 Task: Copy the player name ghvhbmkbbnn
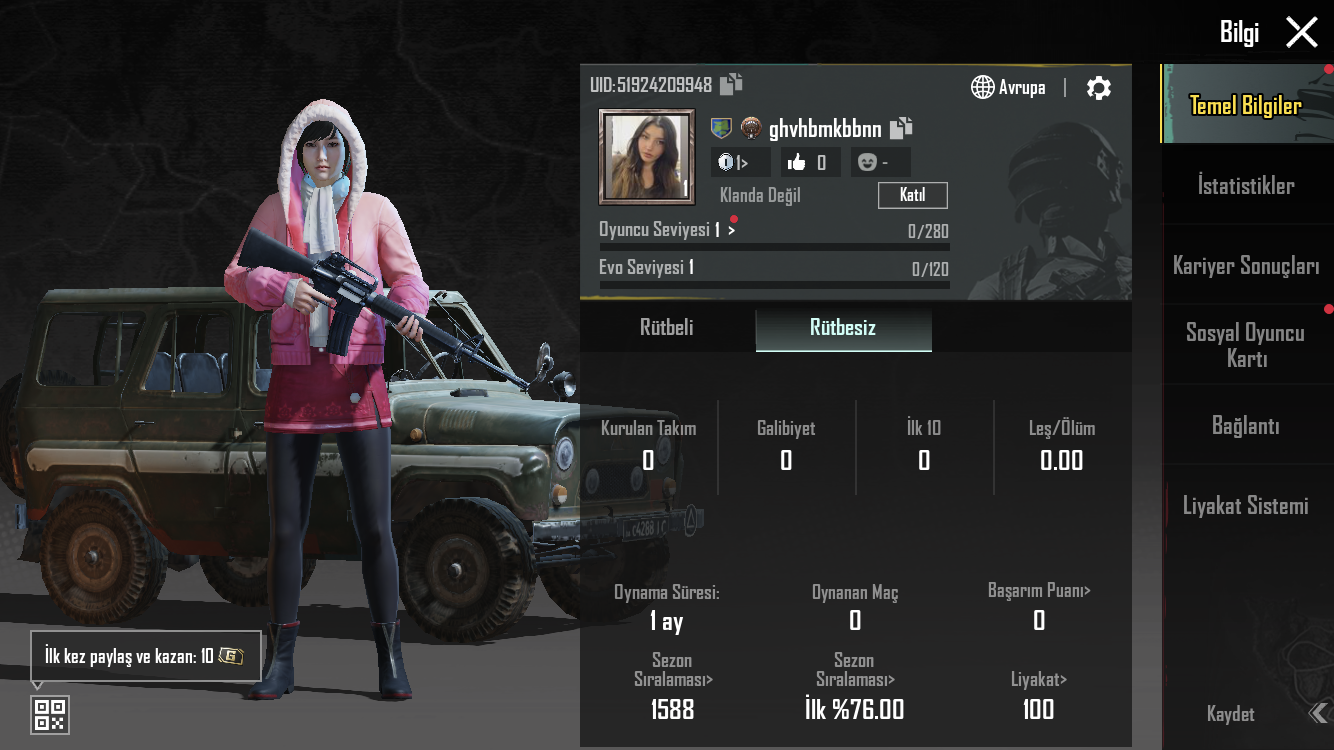pos(901,128)
